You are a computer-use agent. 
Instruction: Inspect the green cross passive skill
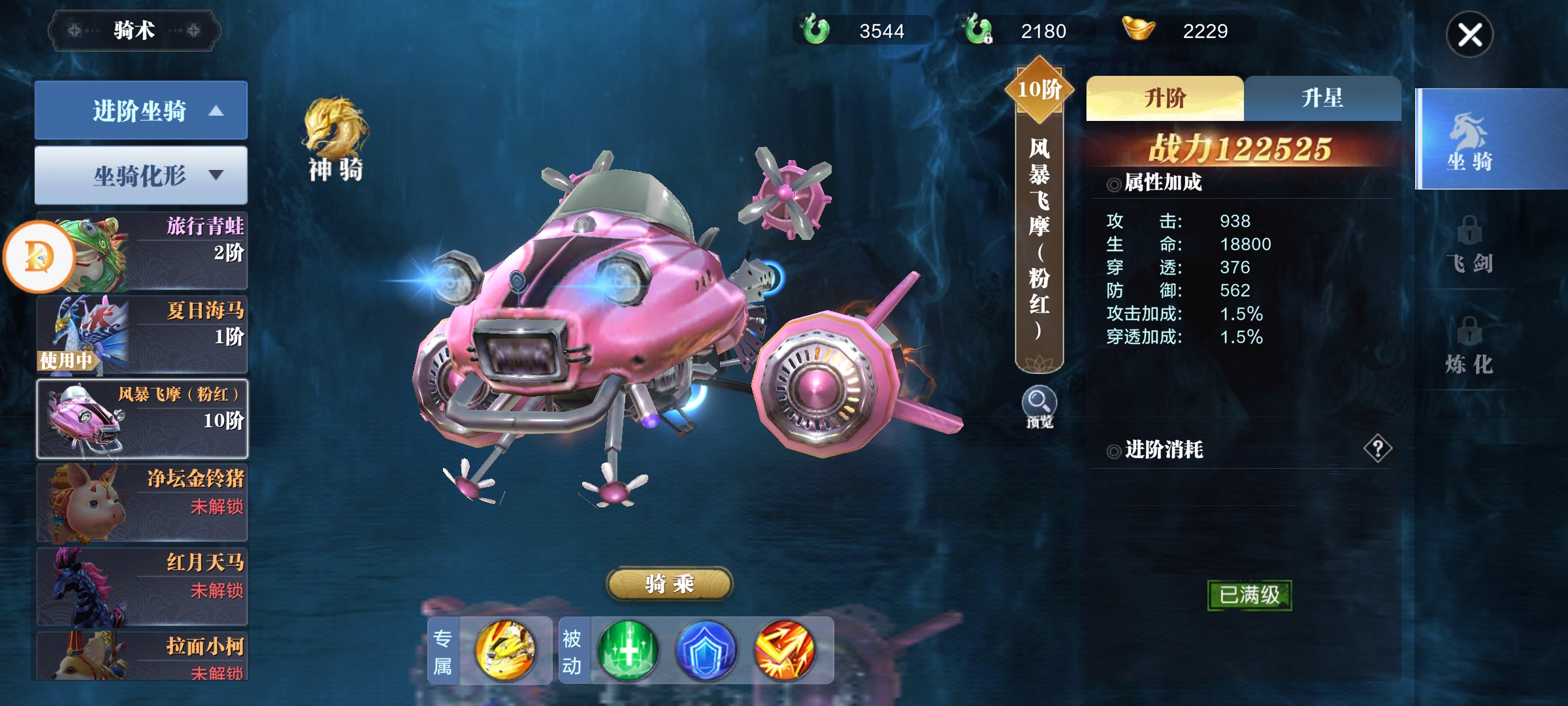click(627, 650)
